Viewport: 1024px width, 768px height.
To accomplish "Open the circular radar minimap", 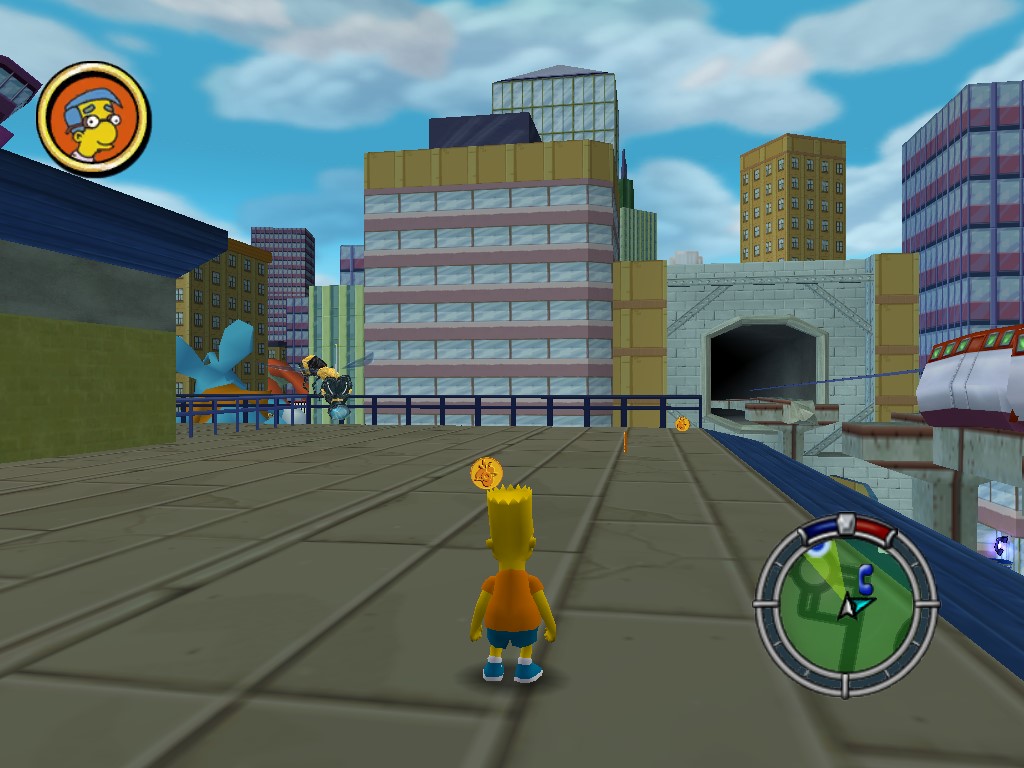I will [x=846, y=604].
